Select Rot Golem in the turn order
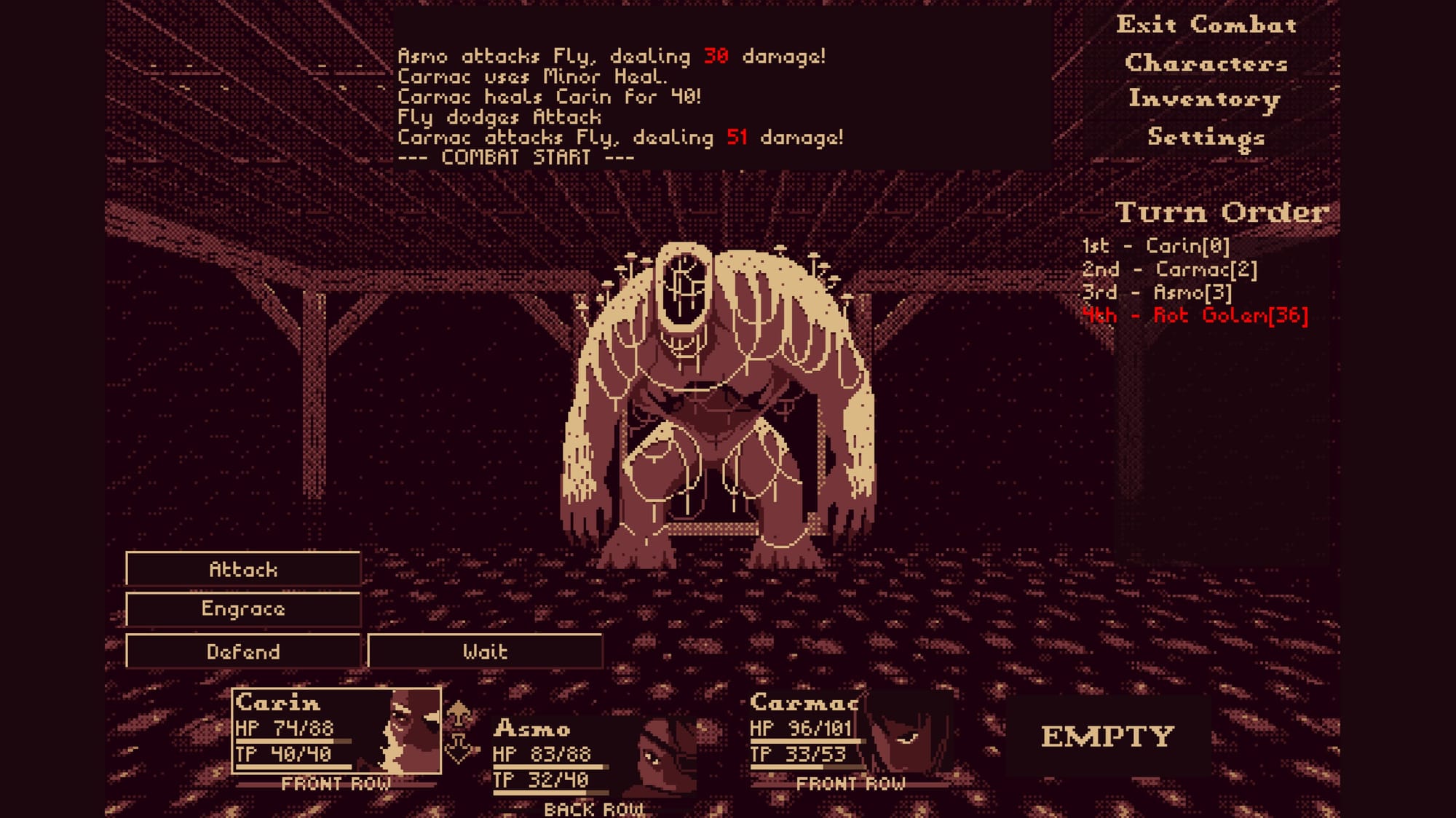 point(1230,316)
